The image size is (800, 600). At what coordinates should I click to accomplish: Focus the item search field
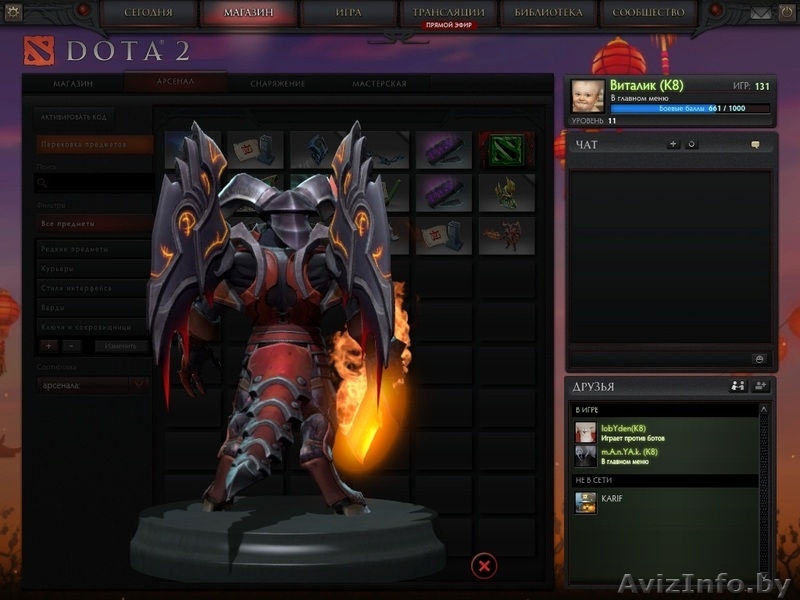point(95,183)
